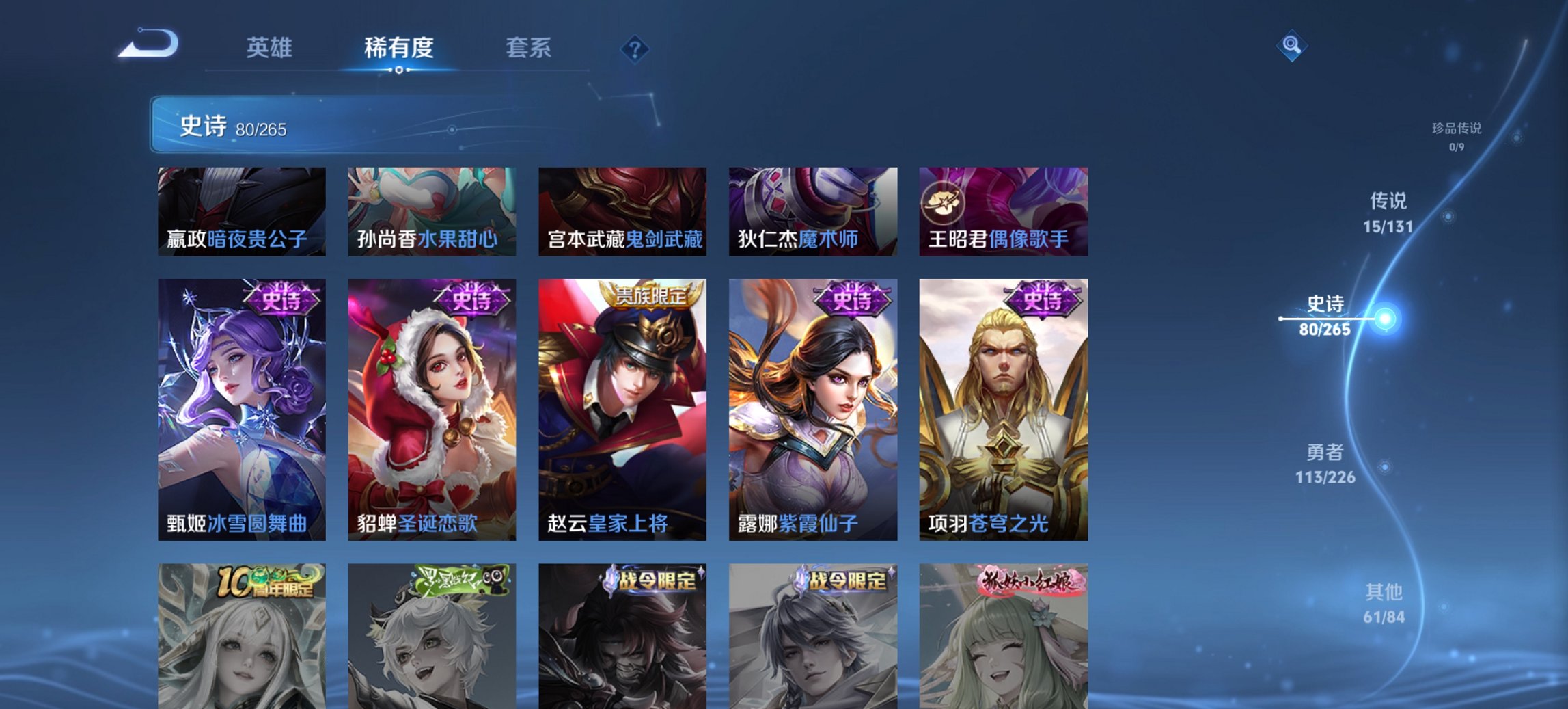The height and width of the screenshot is (709, 1568).
Task: Switch to the 套系 tab
Action: [x=528, y=48]
